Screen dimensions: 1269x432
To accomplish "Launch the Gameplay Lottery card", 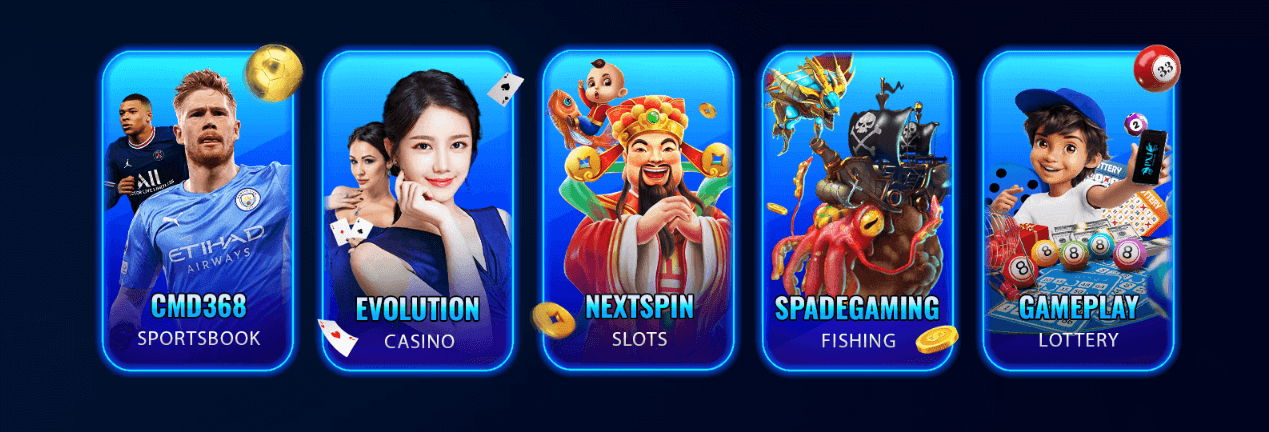I will 1078,210.
